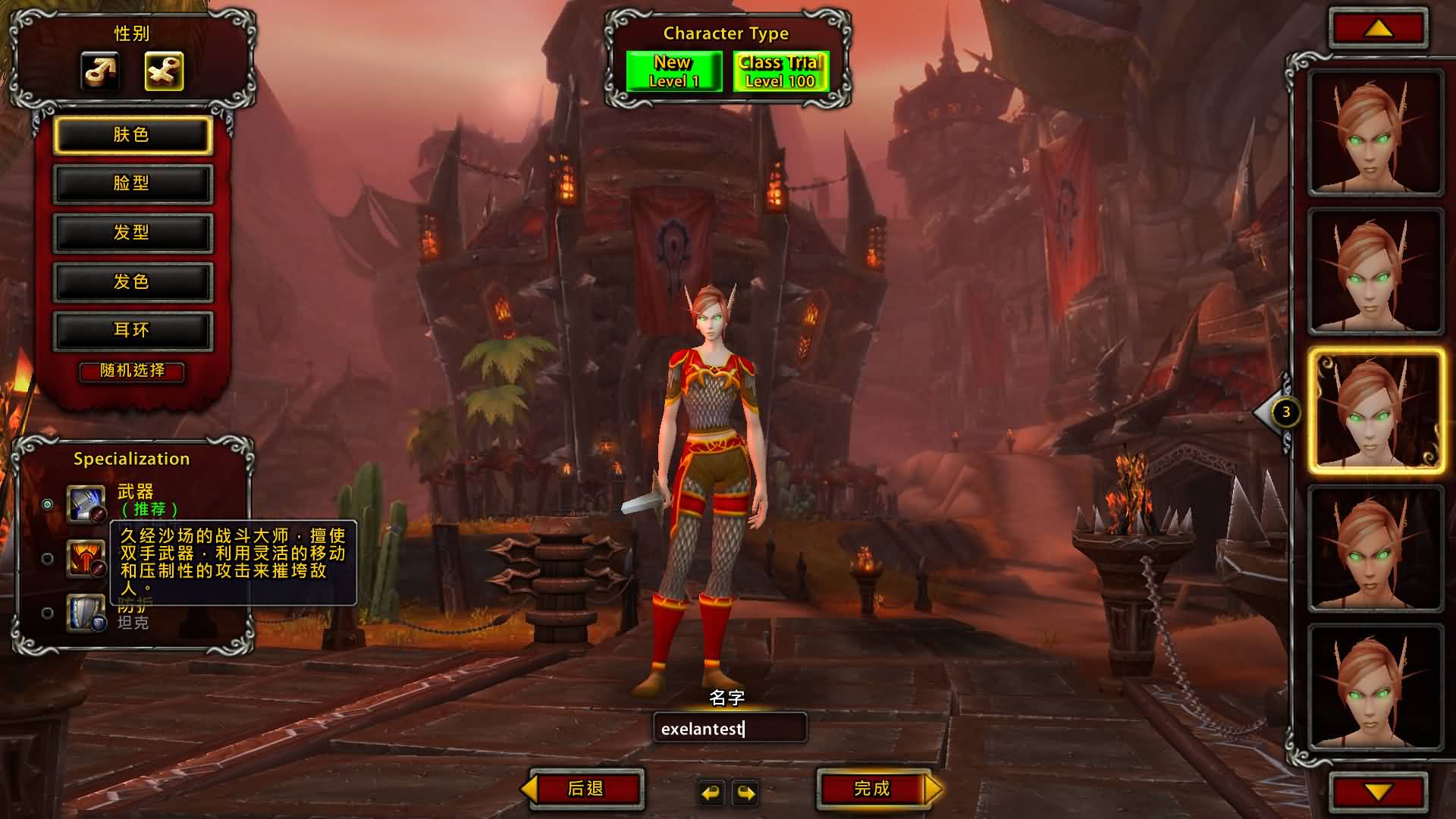Open the 耳环 earrings option
Viewport: 1456px width, 819px height.
click(132, 331)
